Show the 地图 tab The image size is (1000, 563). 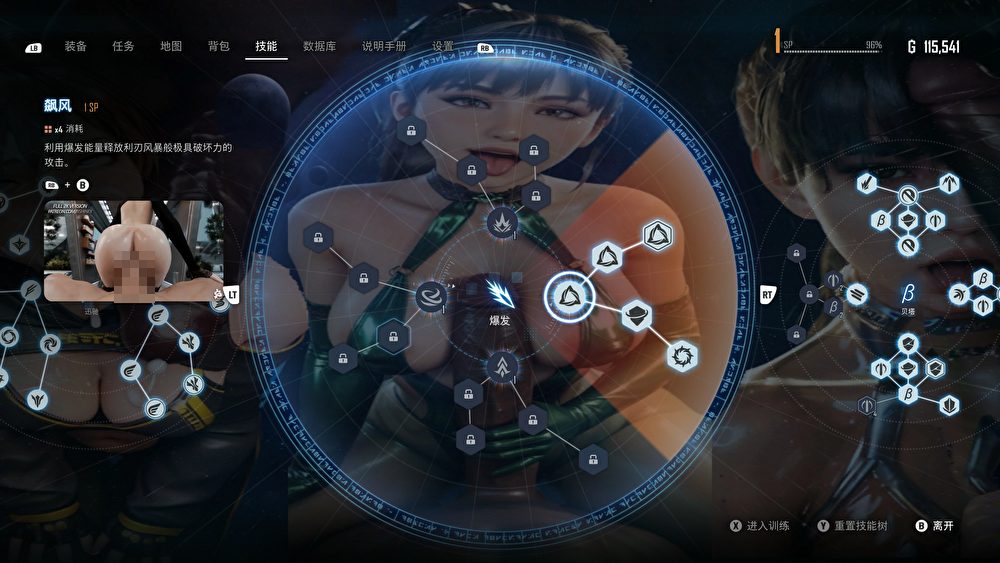click(x=171, y=46)
